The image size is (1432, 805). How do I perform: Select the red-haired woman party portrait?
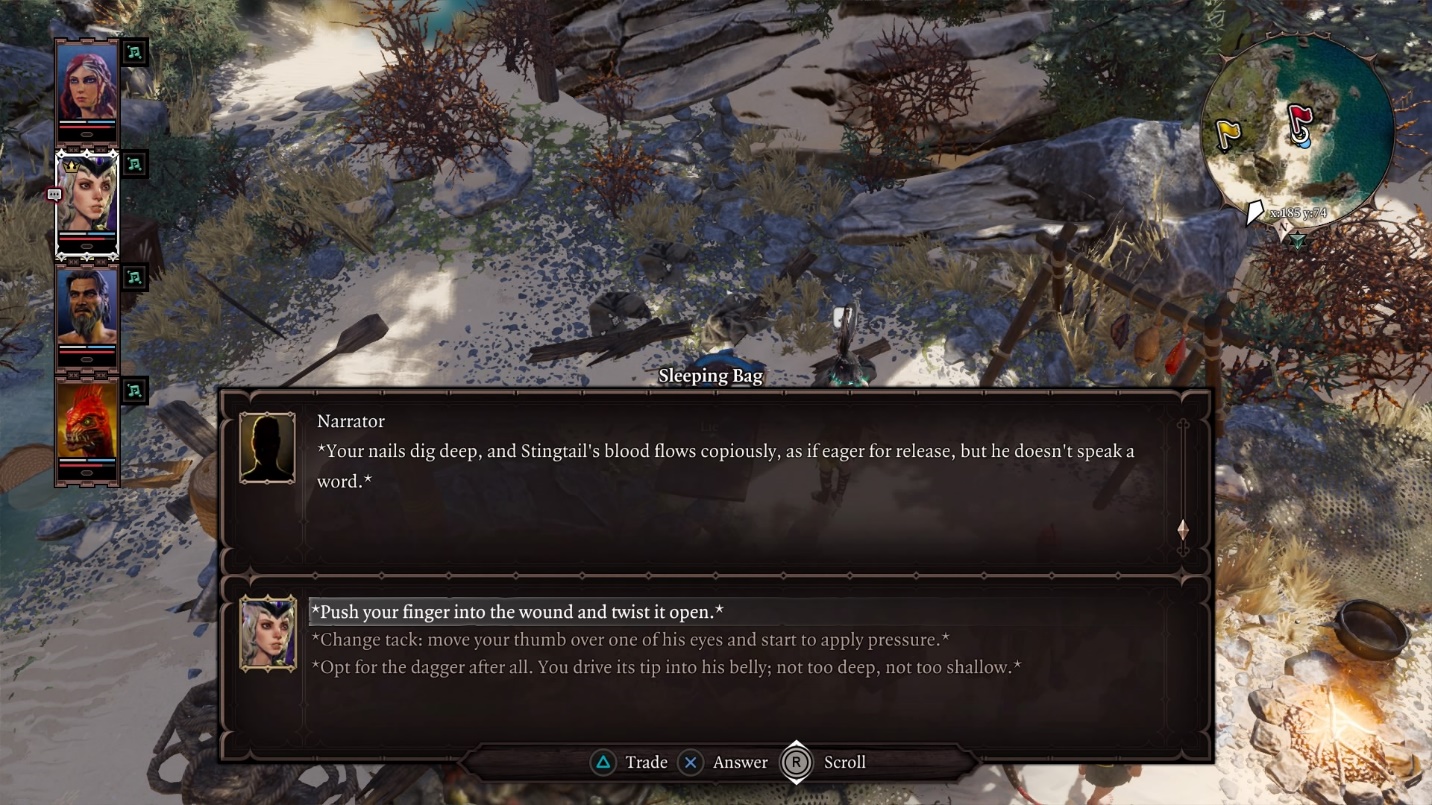(87, 82)
